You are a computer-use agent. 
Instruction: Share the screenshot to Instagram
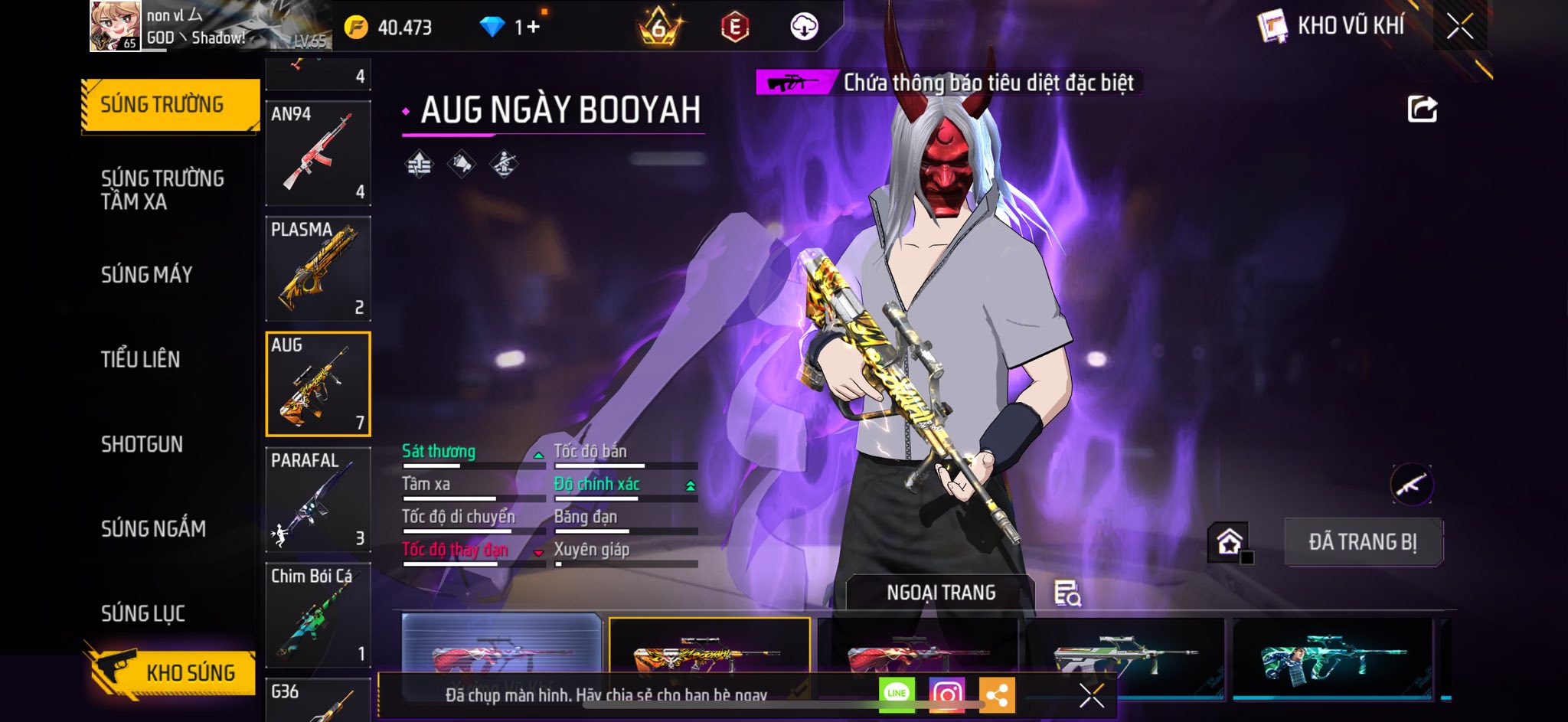pyautogui.click(x=946, y=694)
